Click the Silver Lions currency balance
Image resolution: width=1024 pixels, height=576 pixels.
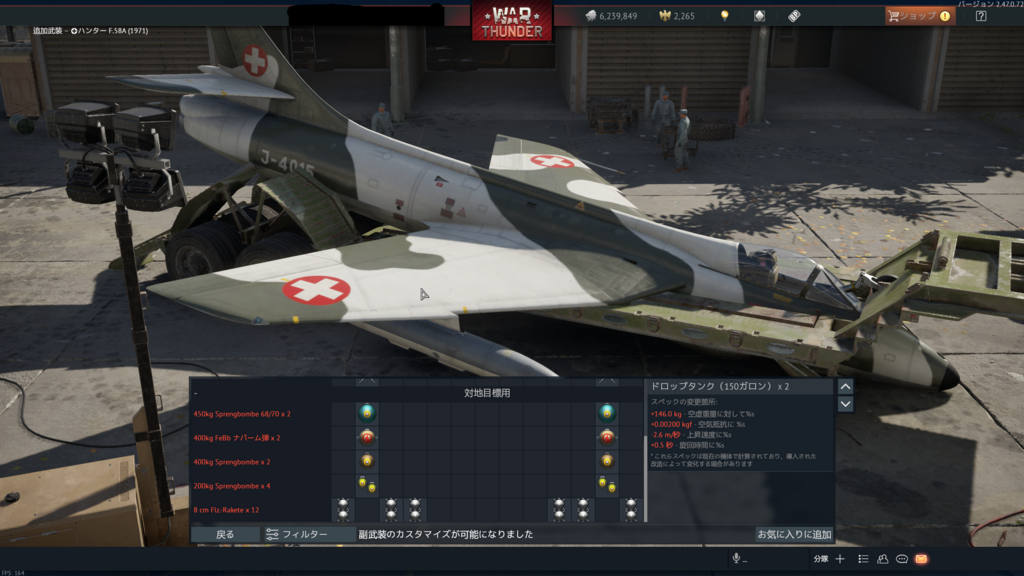coord(611,16)
